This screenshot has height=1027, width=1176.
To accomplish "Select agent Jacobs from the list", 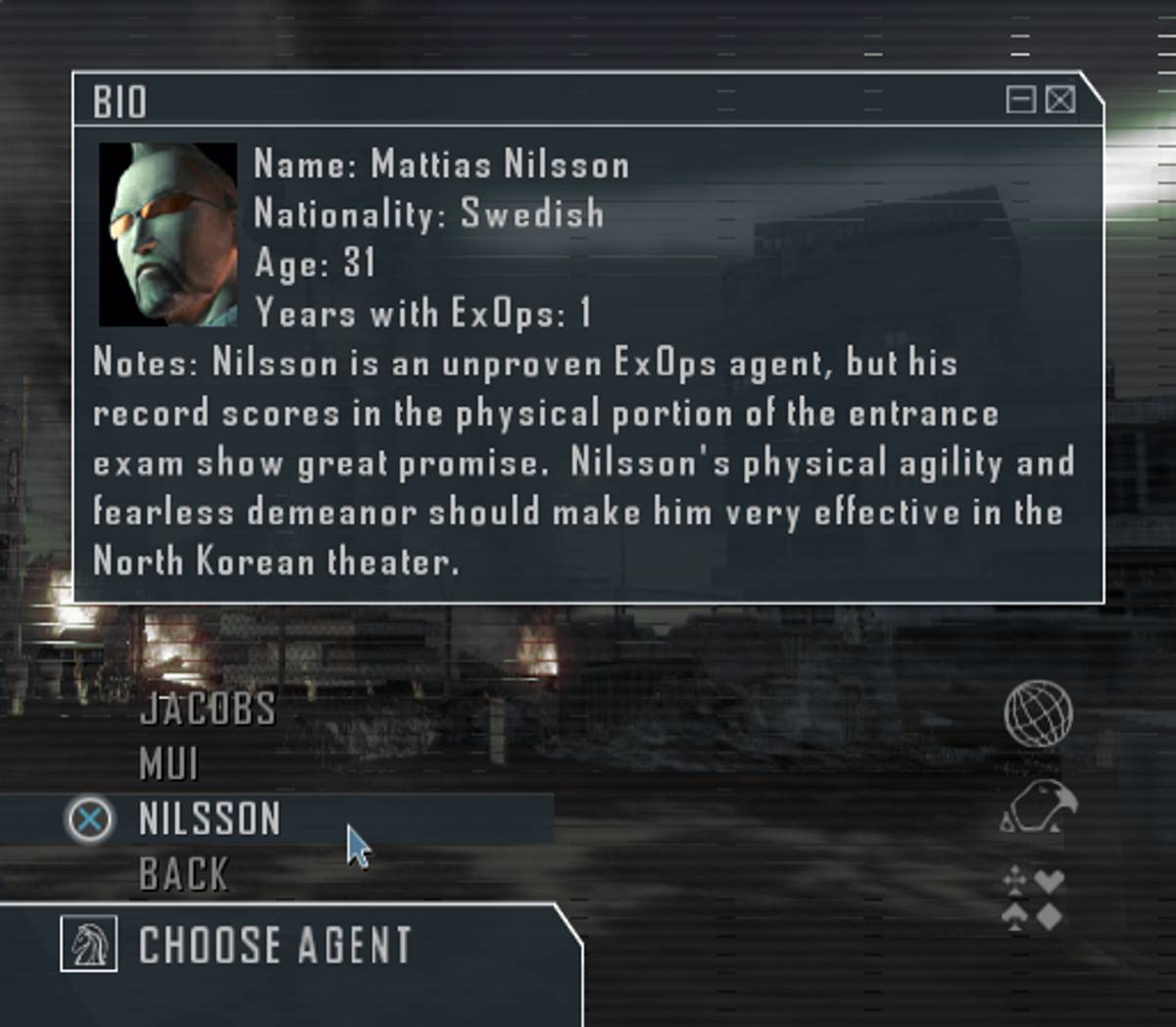I will (x=208, y=709).
